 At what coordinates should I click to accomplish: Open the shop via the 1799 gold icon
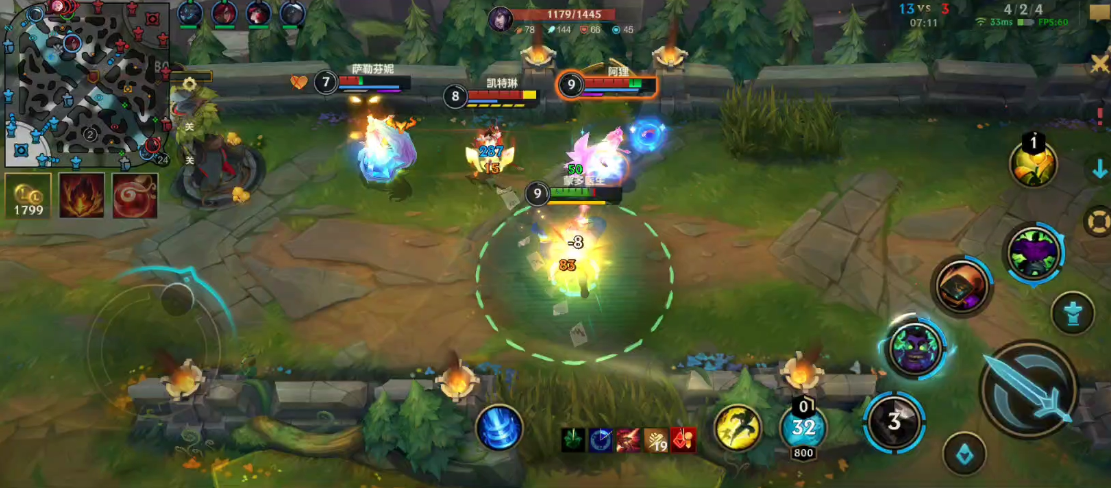[x=27, y=196]
